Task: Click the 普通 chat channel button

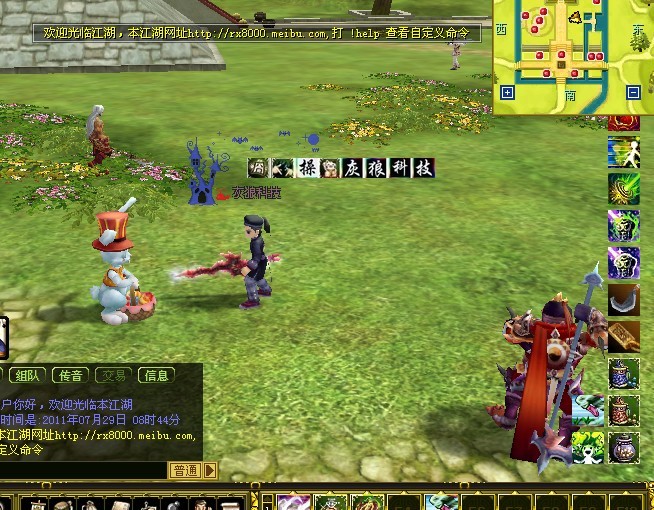Action: [184, 470]
